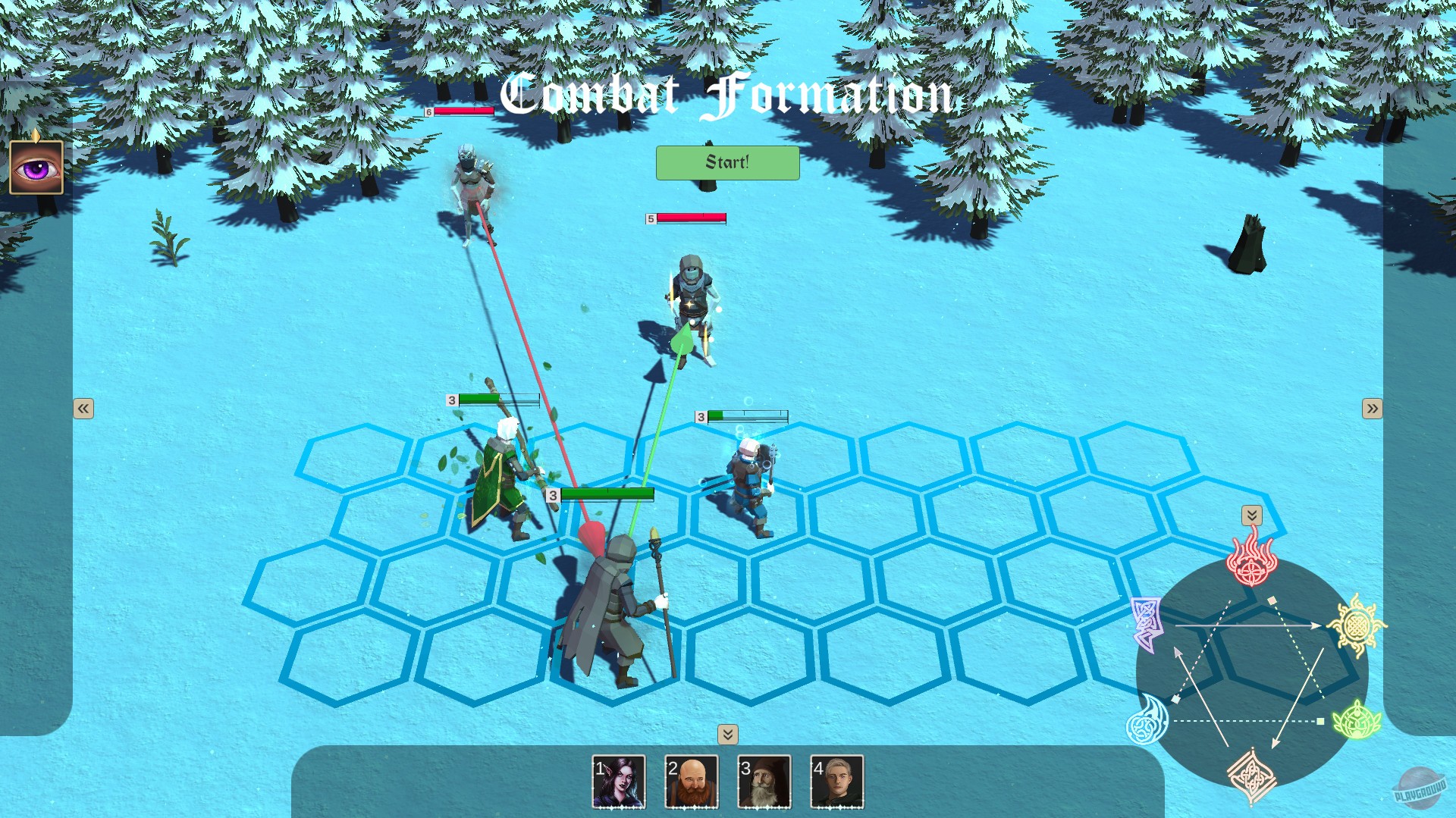Expand the left side panel arrow

click(x=83, y=408)
